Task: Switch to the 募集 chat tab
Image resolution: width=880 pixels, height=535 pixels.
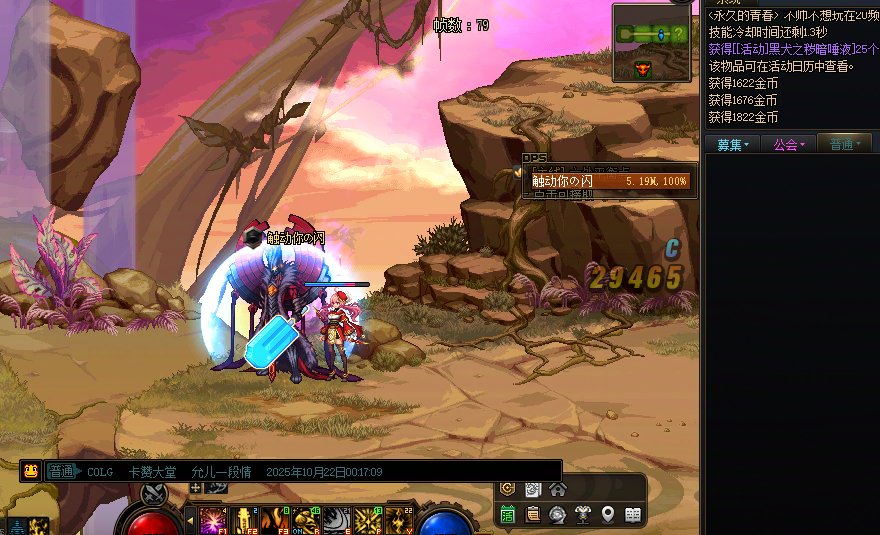Action: pos(732,145)
